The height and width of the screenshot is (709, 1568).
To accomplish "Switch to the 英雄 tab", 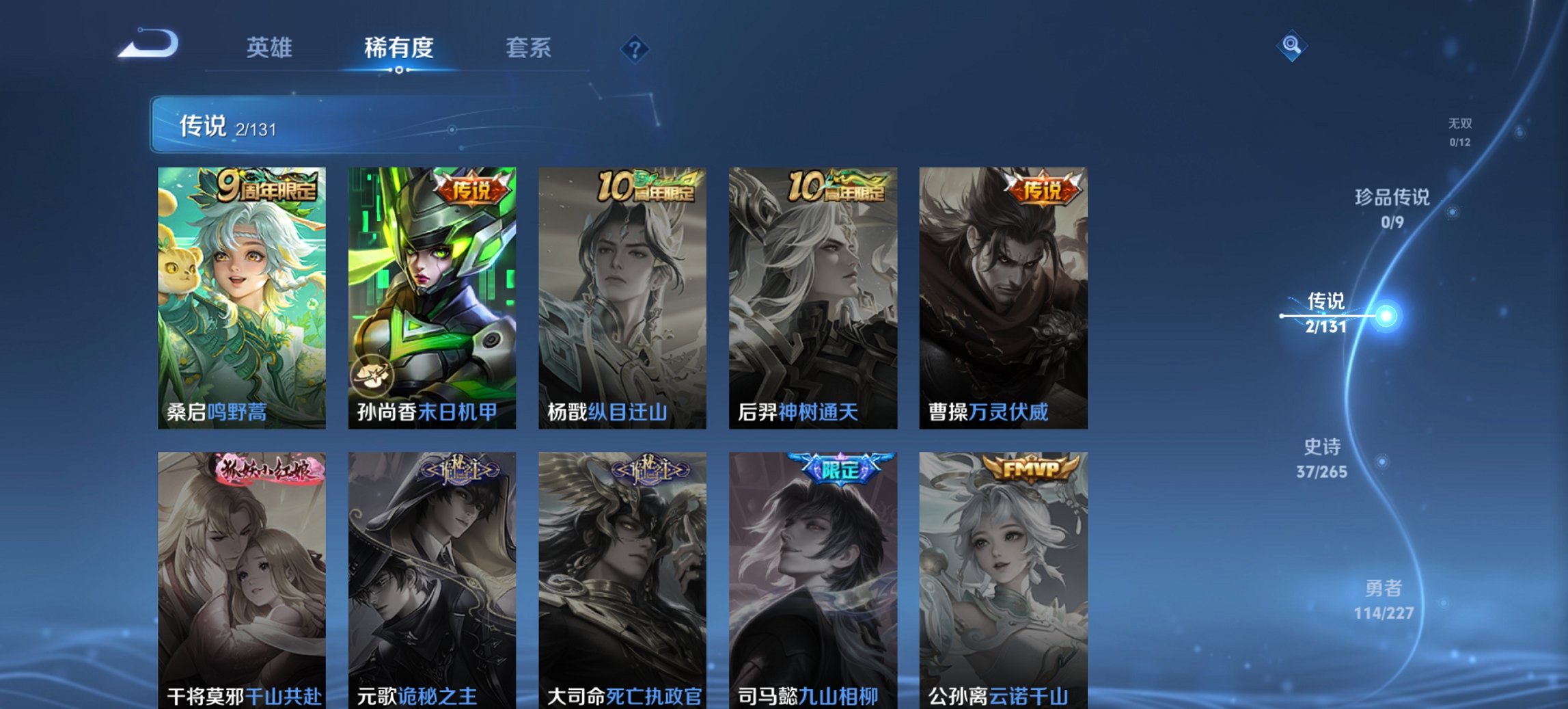I will point(271,48).
